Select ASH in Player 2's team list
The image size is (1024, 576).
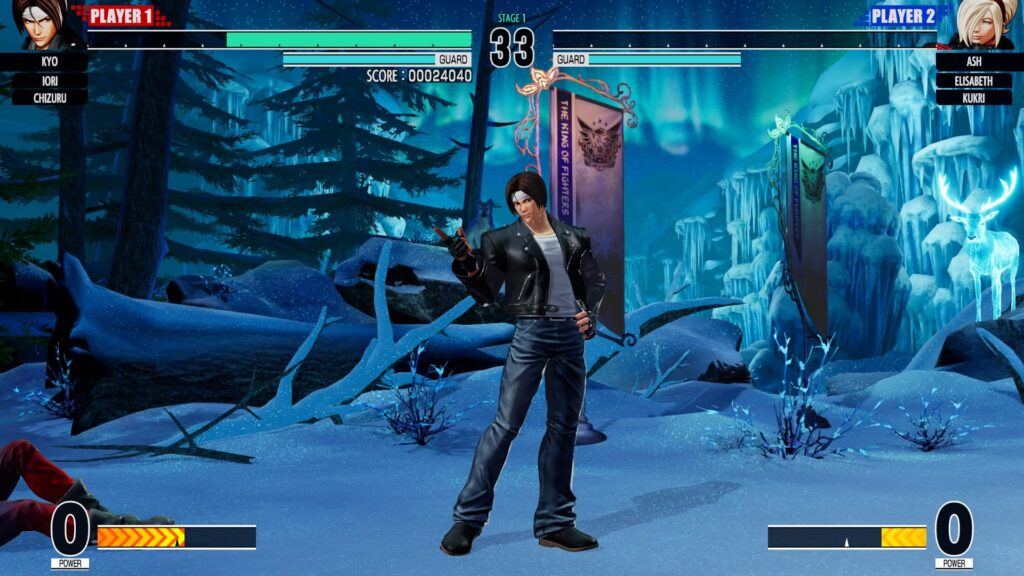pyautogui.click(x=974, y=62)
